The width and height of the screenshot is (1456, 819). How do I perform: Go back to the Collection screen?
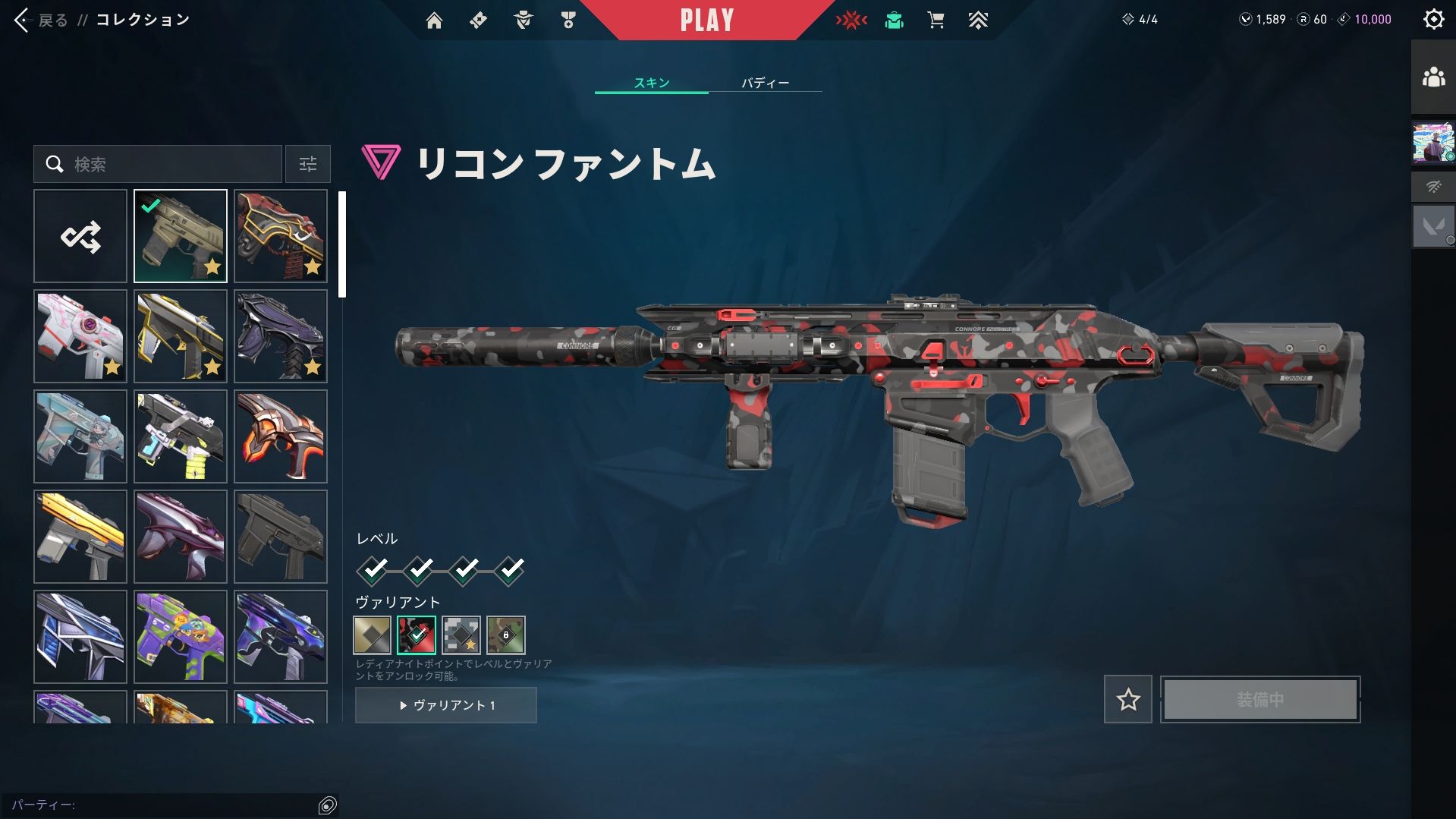[x=42, y=20]
